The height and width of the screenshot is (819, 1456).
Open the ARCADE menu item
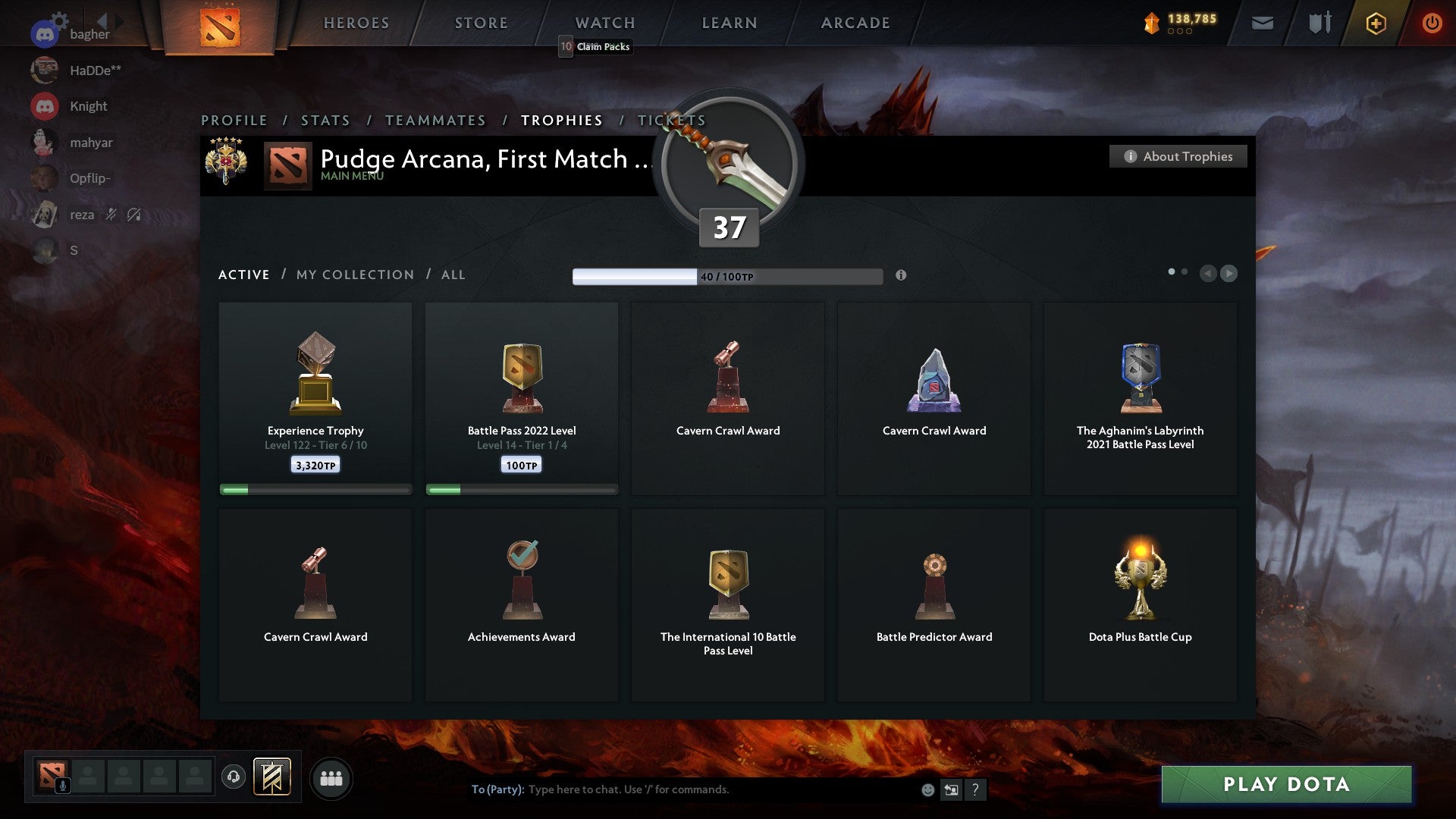(x=855, y=23)
